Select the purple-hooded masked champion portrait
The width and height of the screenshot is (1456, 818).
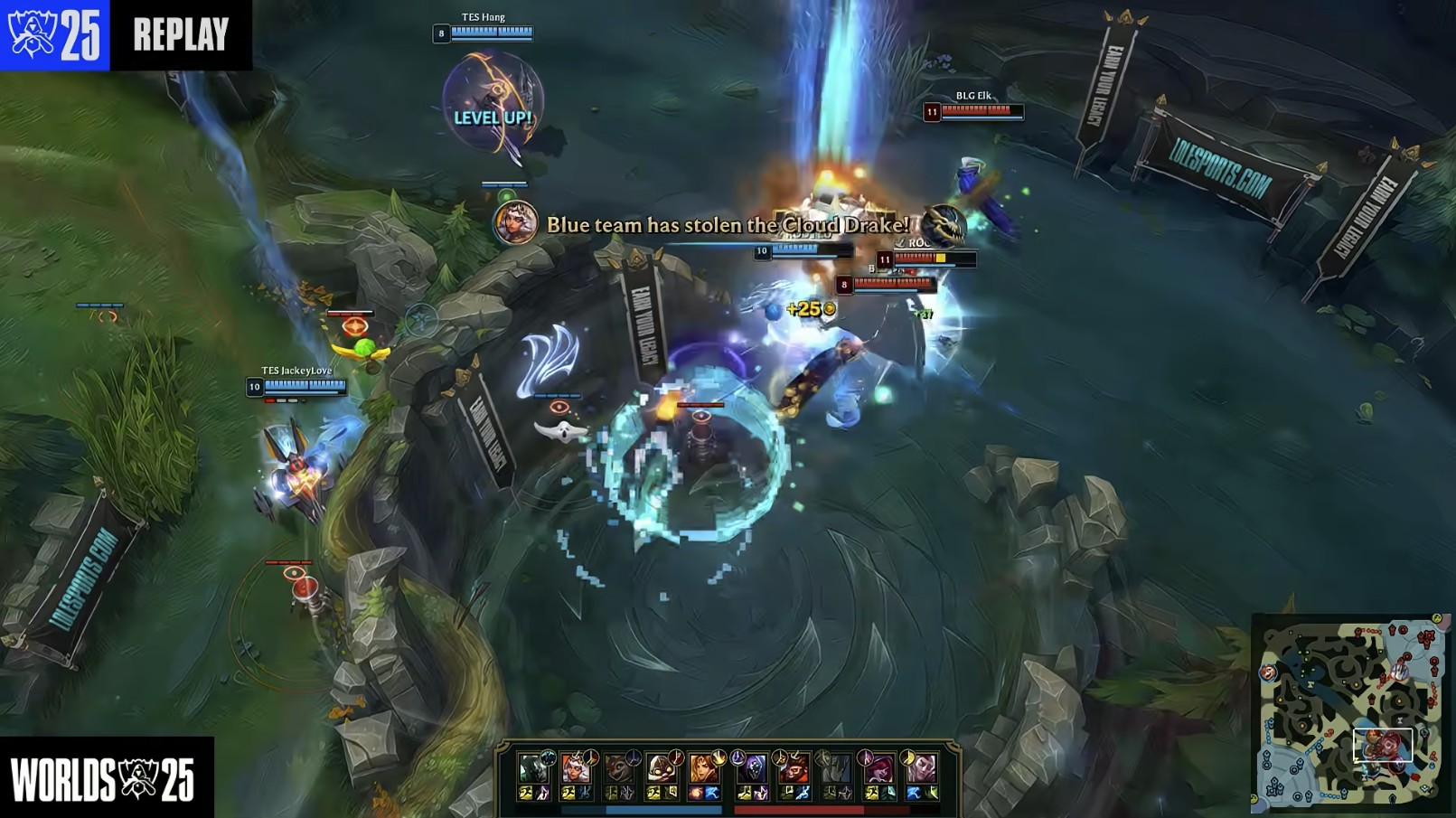[750, 768]
